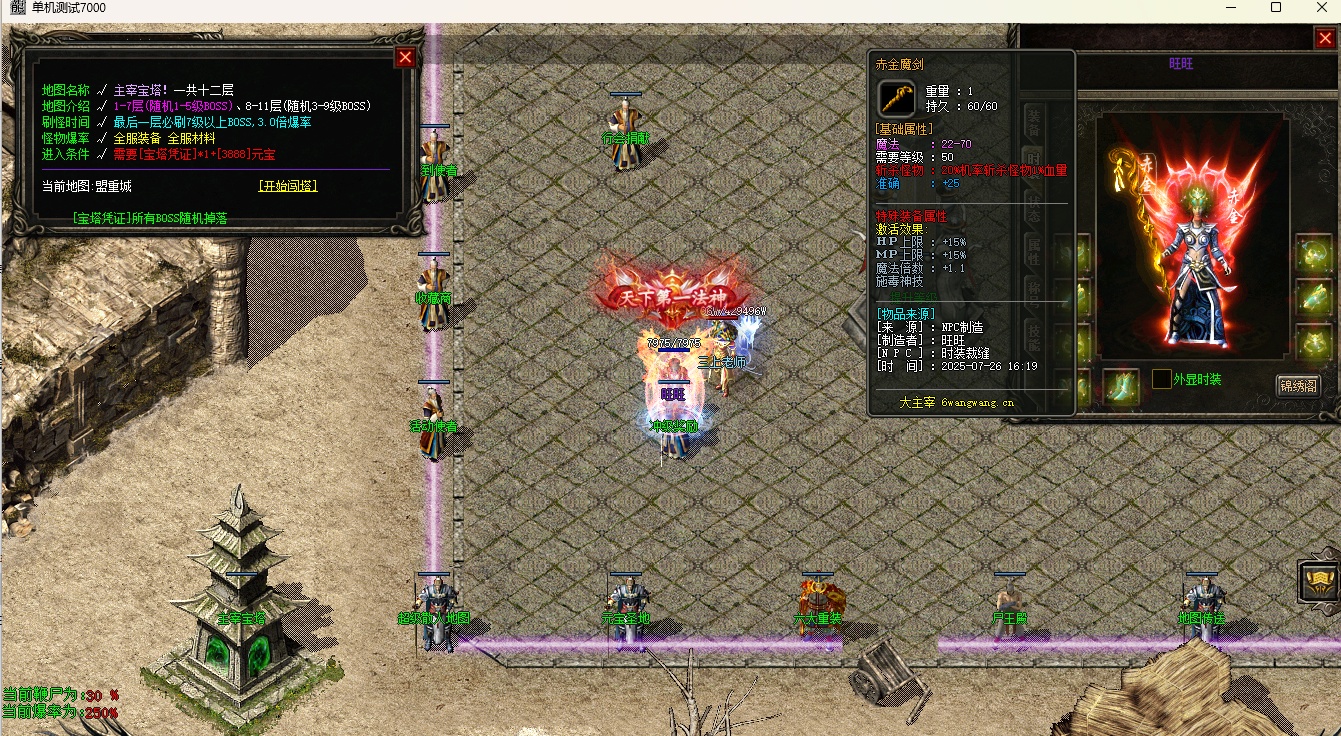The height and width of the screenshot is (736, 1341).
Task: Select the boots equipment slot
Action: tap(1120, 386)
